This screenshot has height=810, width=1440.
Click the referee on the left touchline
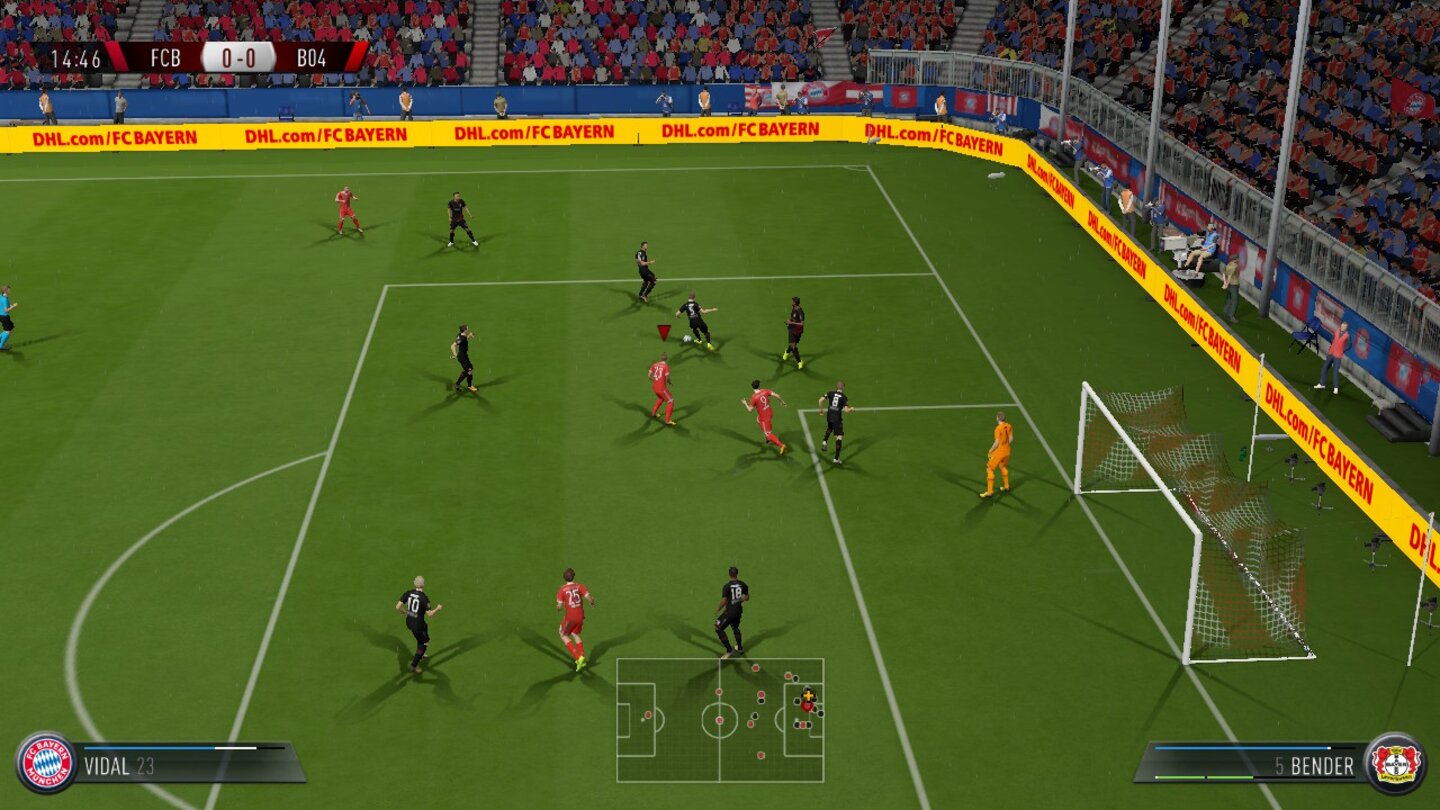tap(8, 312)
